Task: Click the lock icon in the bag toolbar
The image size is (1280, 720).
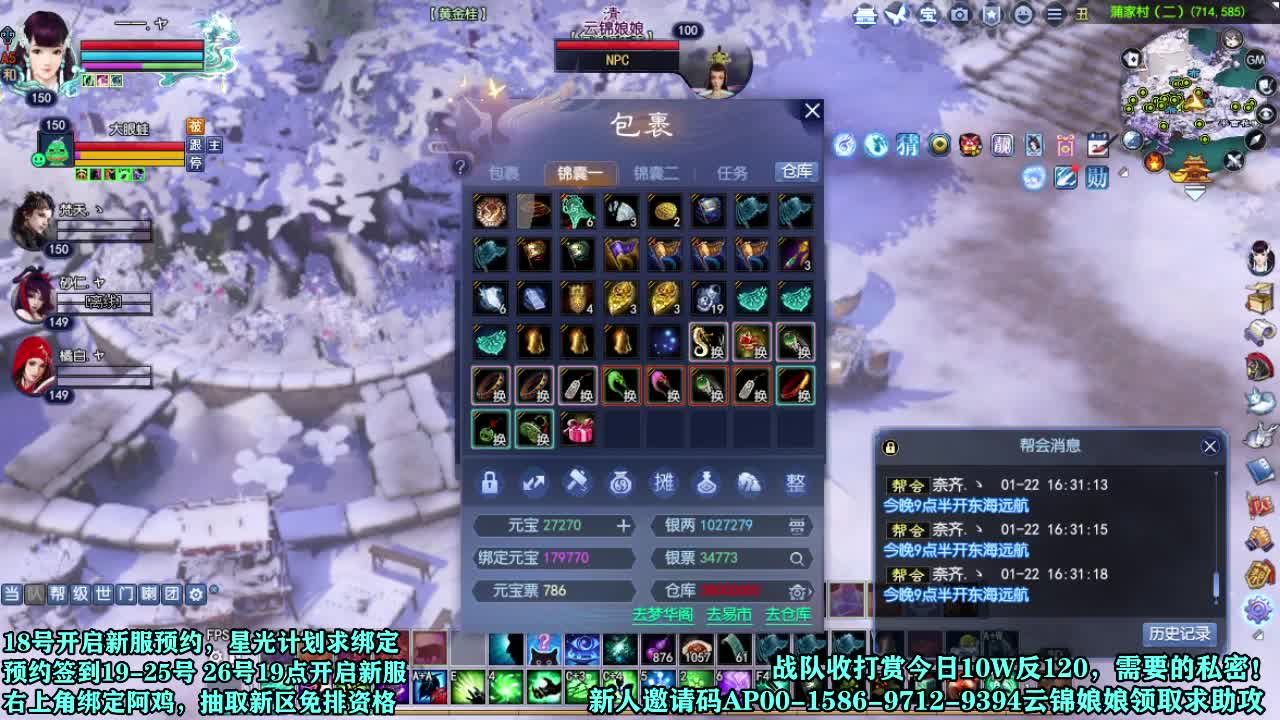Action: (x=490, y=484)
